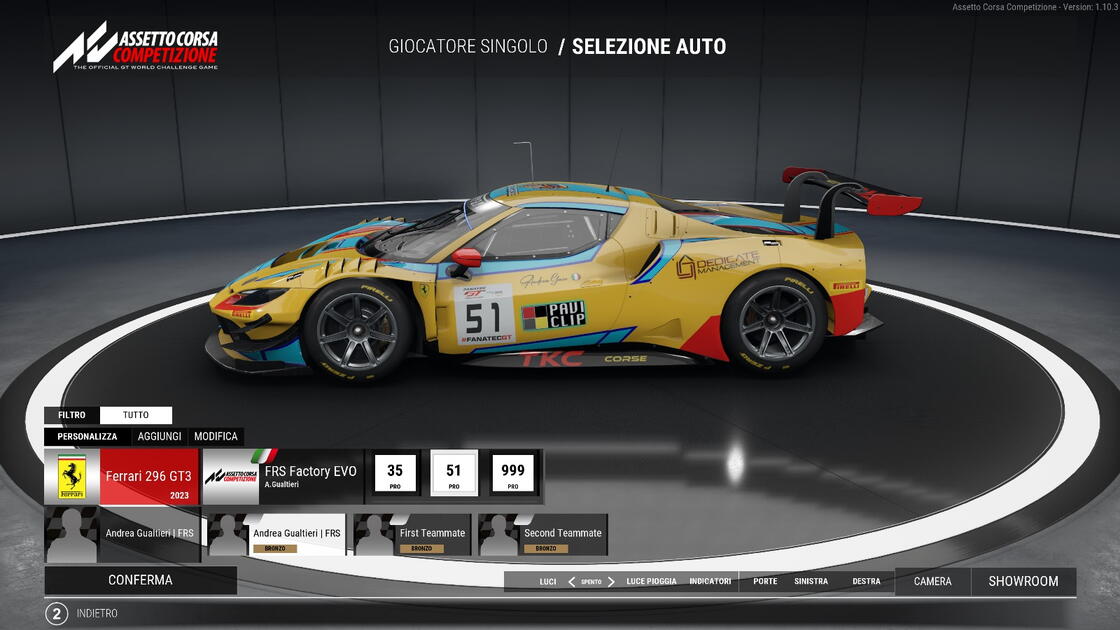1120x630 pixels.
Task: Switch to the PERSONALIZZA tab
Action: pyautogui.click(x=87, y=437)
